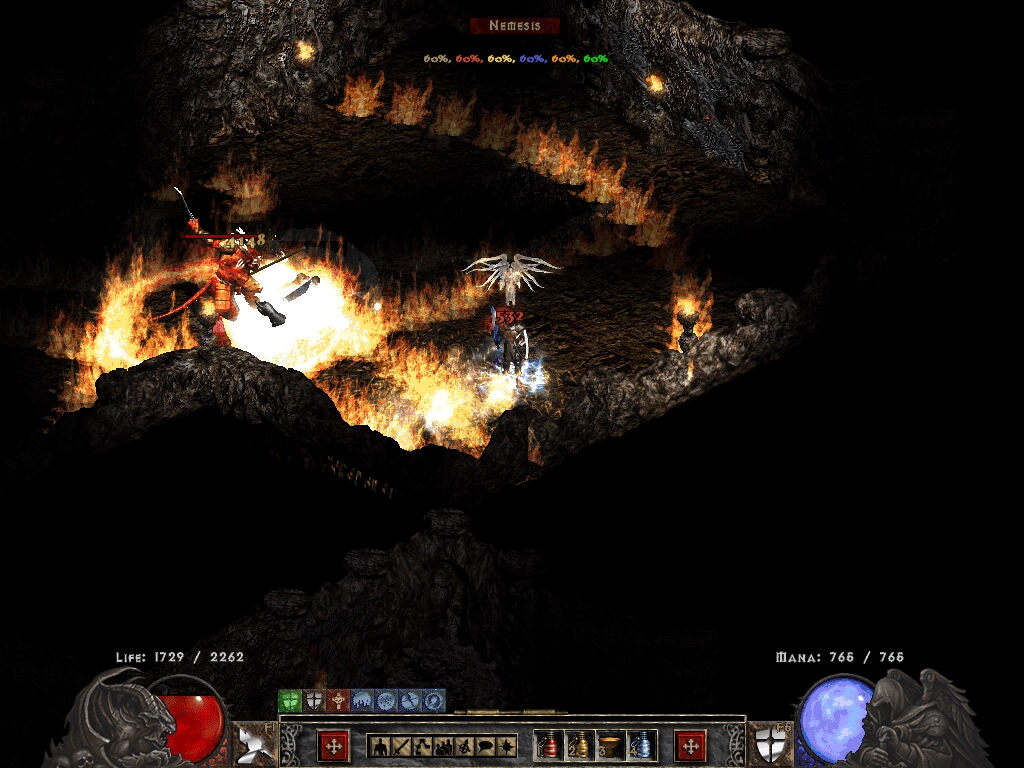Show the skill tree panel

coord(422,745)
